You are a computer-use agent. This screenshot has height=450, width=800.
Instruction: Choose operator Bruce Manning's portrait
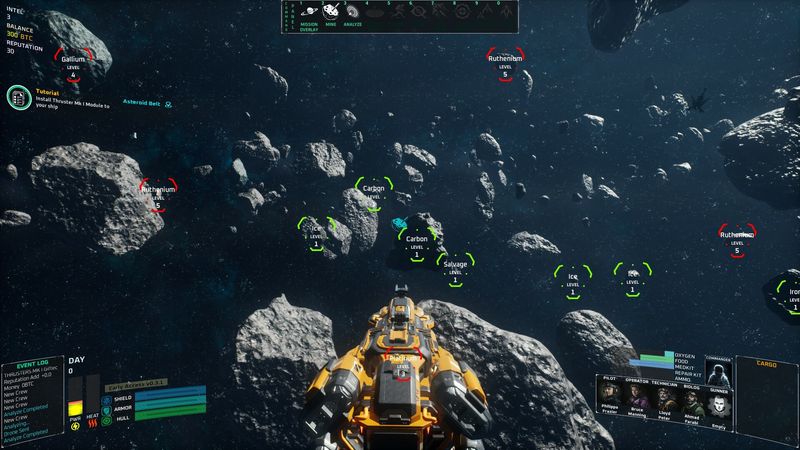click(x=637, y=399)
